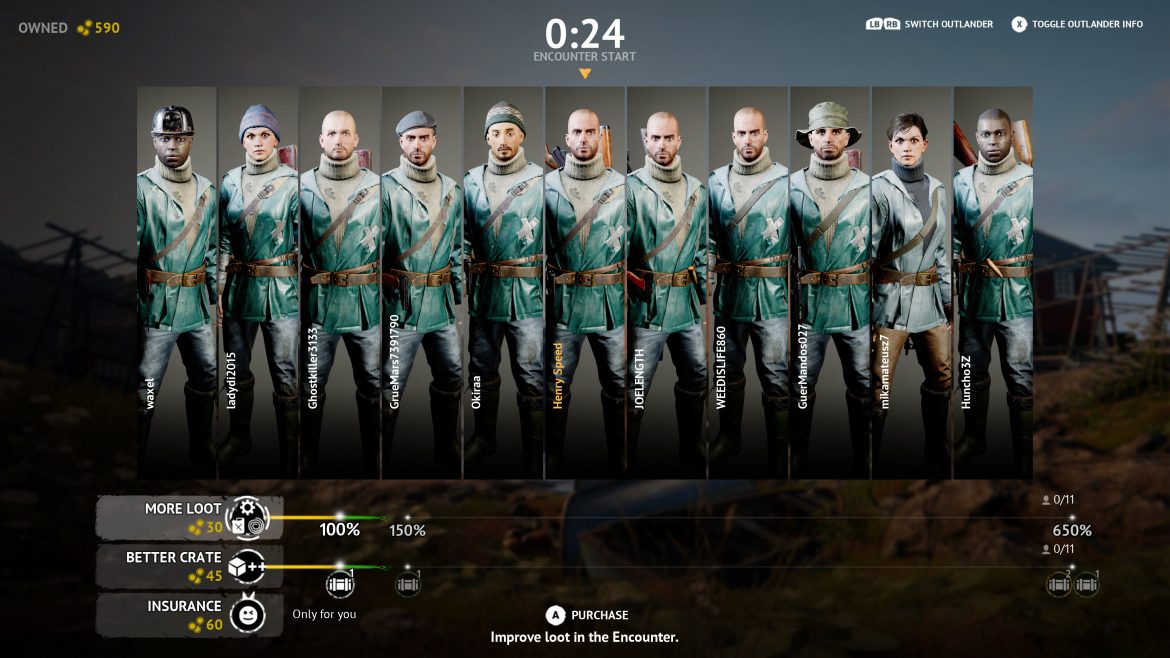Select outlander card for waxel
This screenshot has width=1170, height=658.
[x=177, y=282]
